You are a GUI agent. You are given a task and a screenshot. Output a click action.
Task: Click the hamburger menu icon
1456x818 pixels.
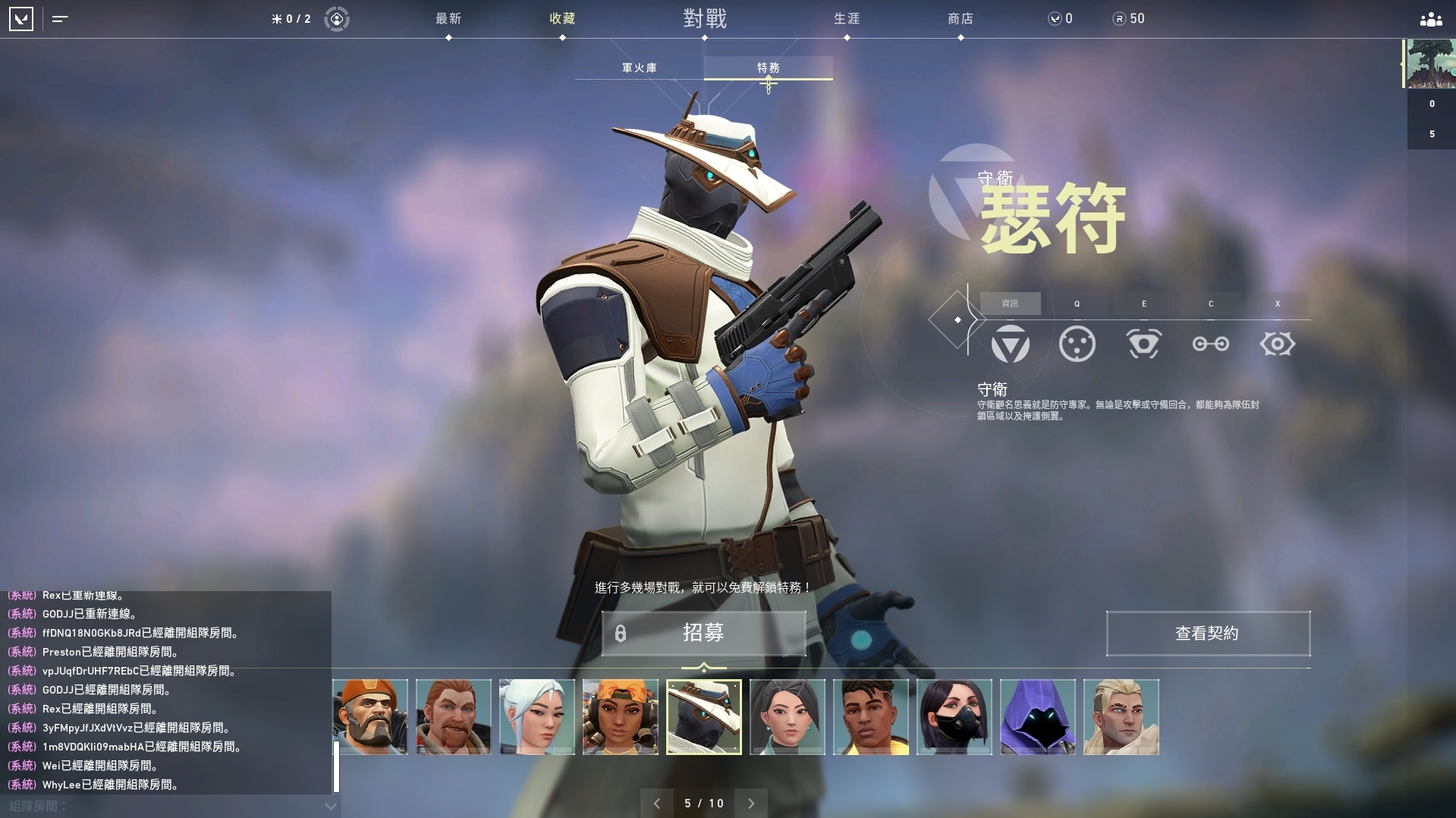pyautogui.click(x=59, y=19)
